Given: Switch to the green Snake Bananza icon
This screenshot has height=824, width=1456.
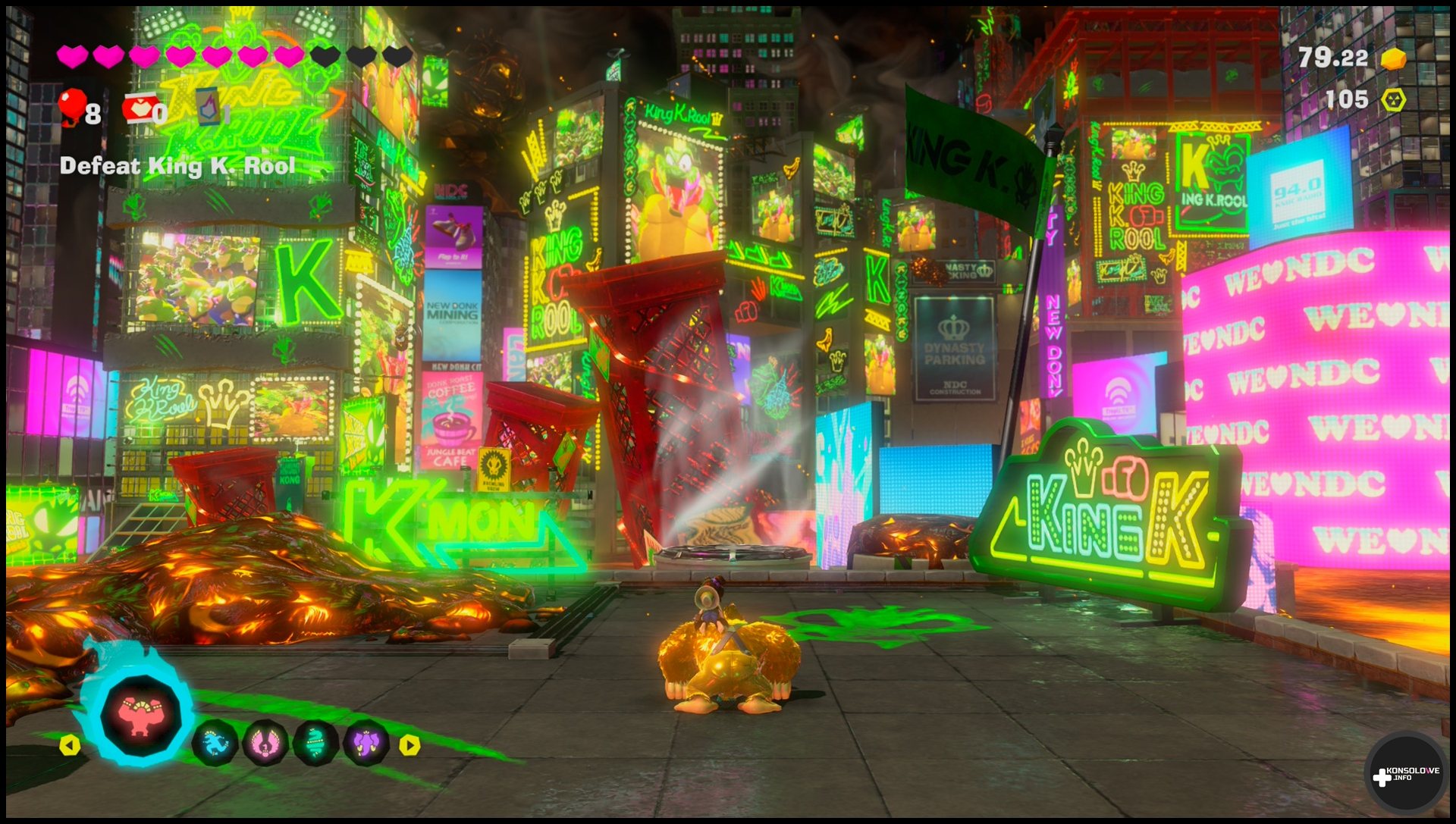Looking at the screenshot, I should click(x=315, y=742).
